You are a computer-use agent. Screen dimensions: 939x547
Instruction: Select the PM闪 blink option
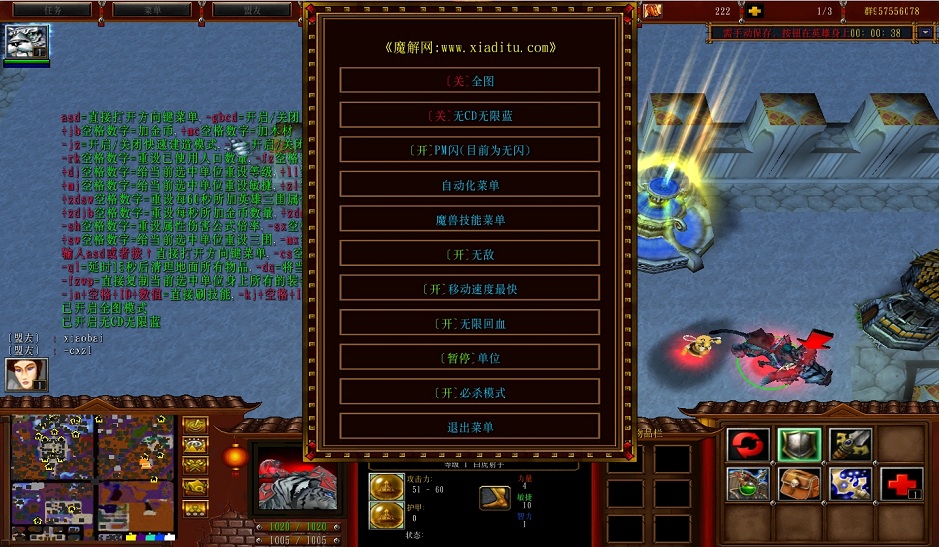(469, 150)
